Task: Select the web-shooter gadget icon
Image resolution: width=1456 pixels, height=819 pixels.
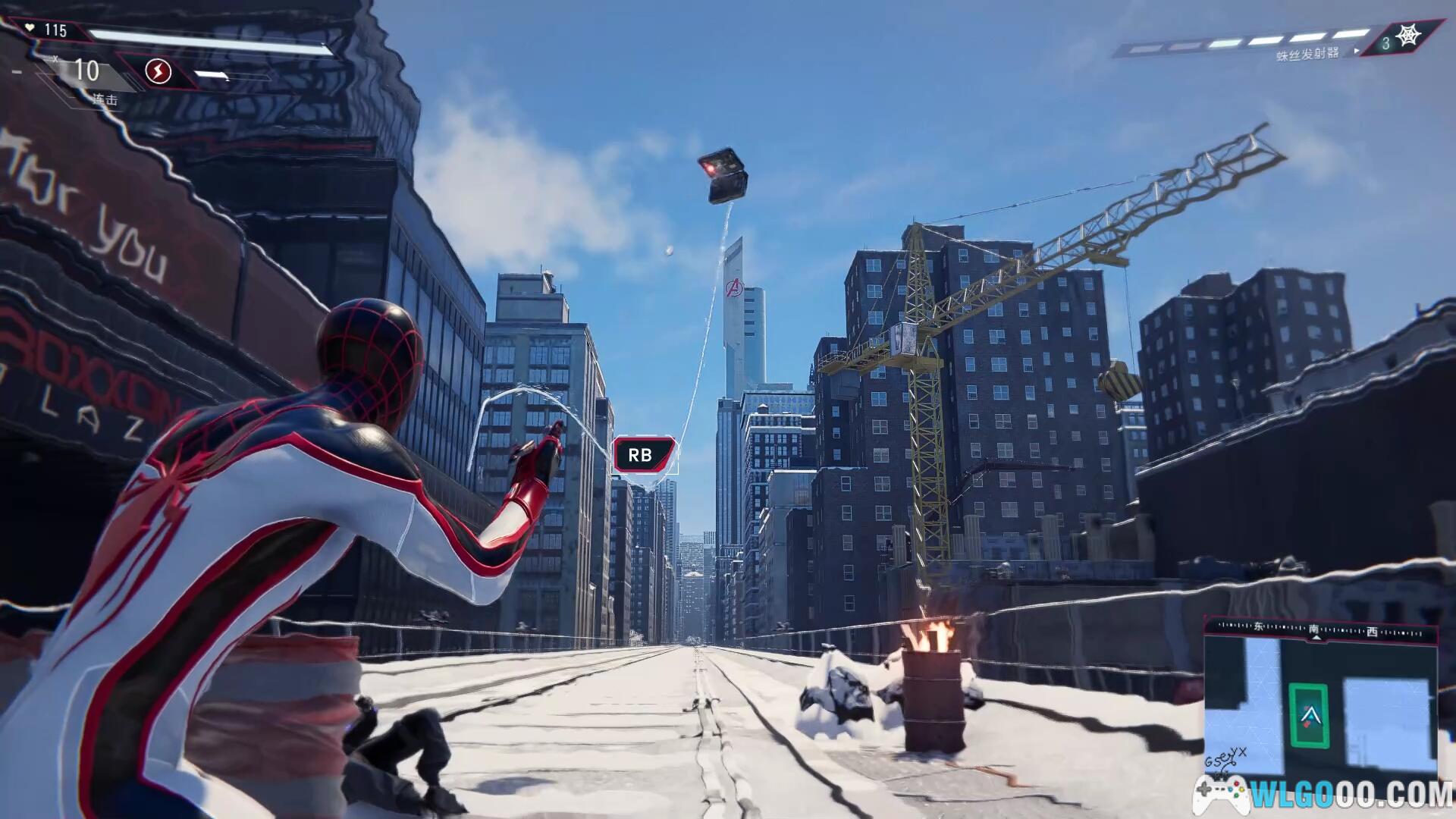Action: 1408,36
